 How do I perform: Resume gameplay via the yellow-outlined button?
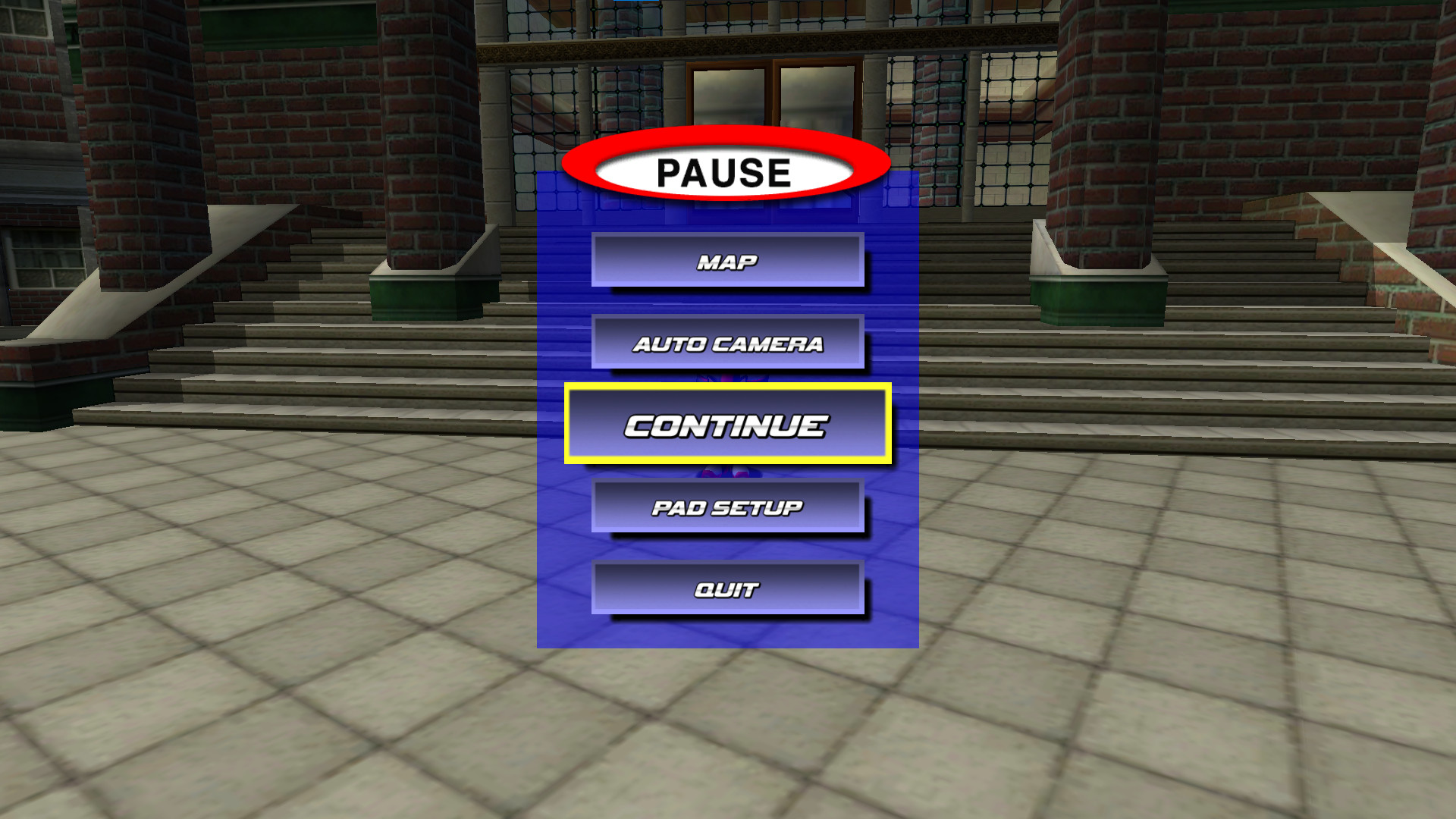pos(727,425)
